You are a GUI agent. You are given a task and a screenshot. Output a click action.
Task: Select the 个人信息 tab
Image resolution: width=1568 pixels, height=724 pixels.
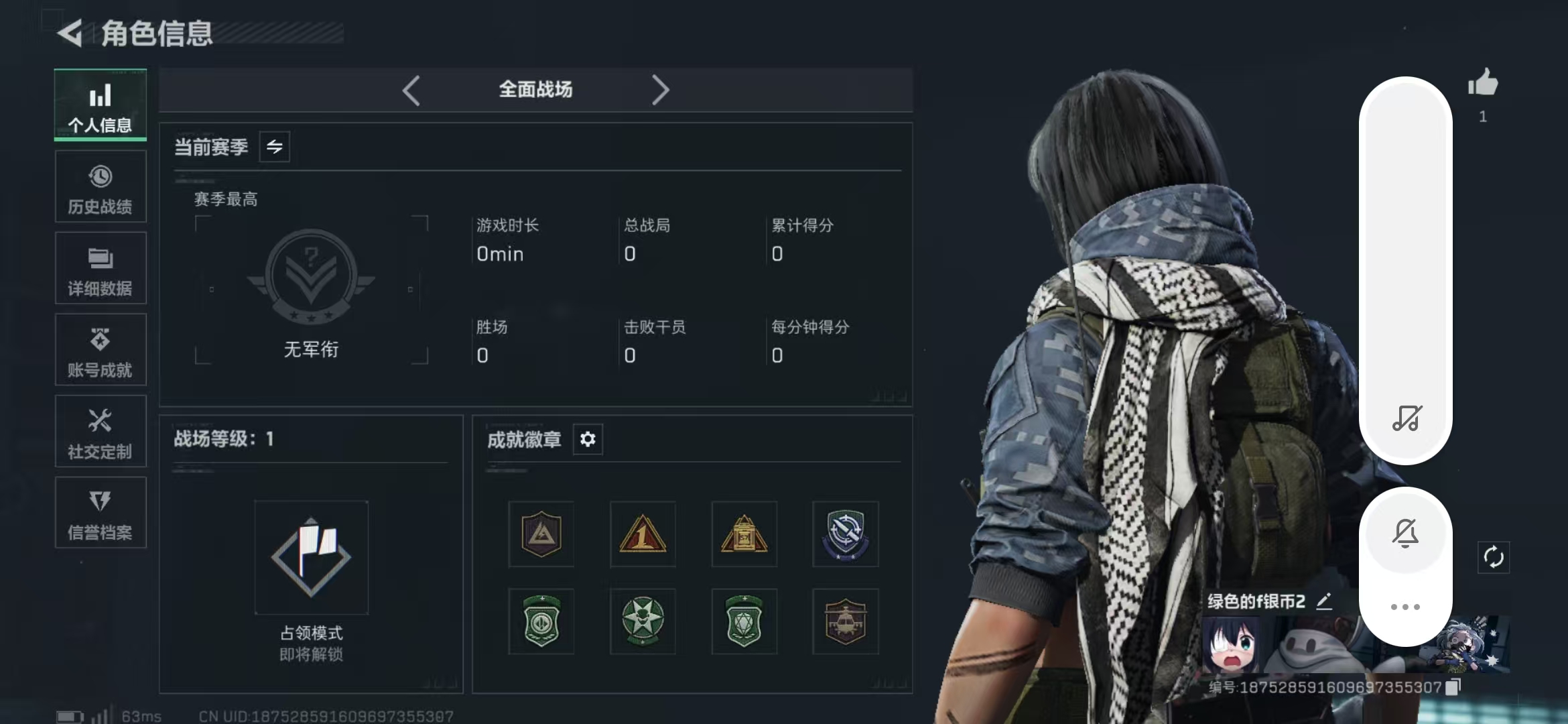pyautogui.click(x=101, y=105)
